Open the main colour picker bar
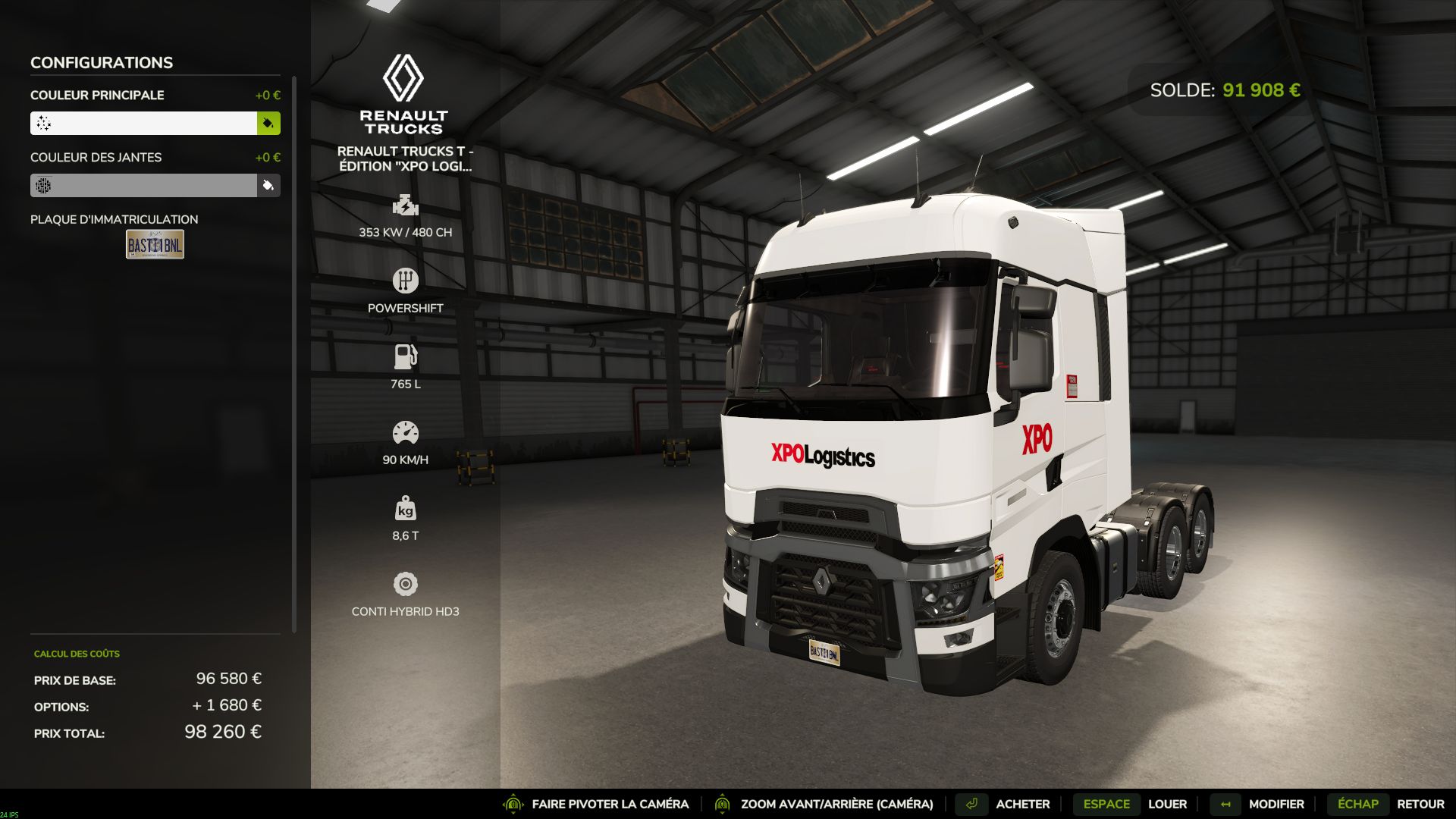Viewport: 1456px width, 819px height. click(143, 123)
